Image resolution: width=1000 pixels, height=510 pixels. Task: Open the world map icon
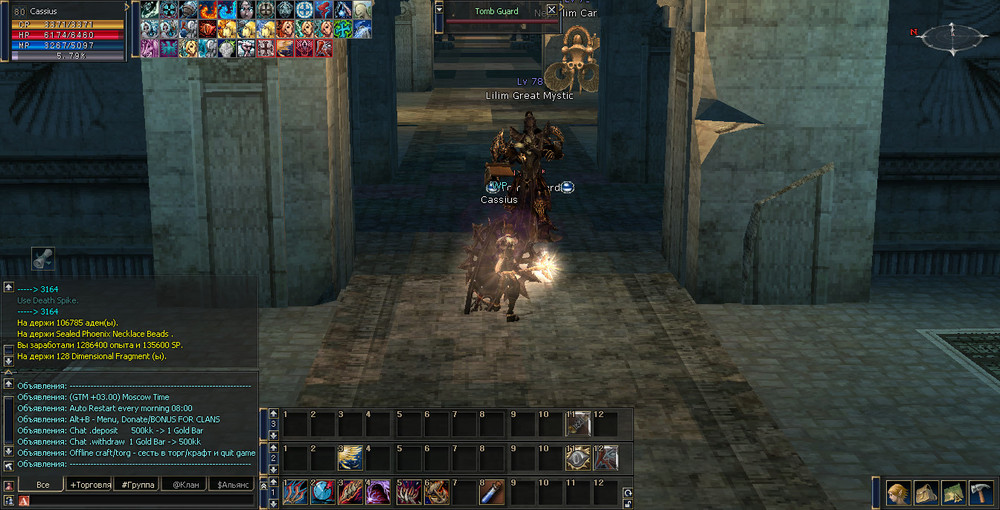953,493
